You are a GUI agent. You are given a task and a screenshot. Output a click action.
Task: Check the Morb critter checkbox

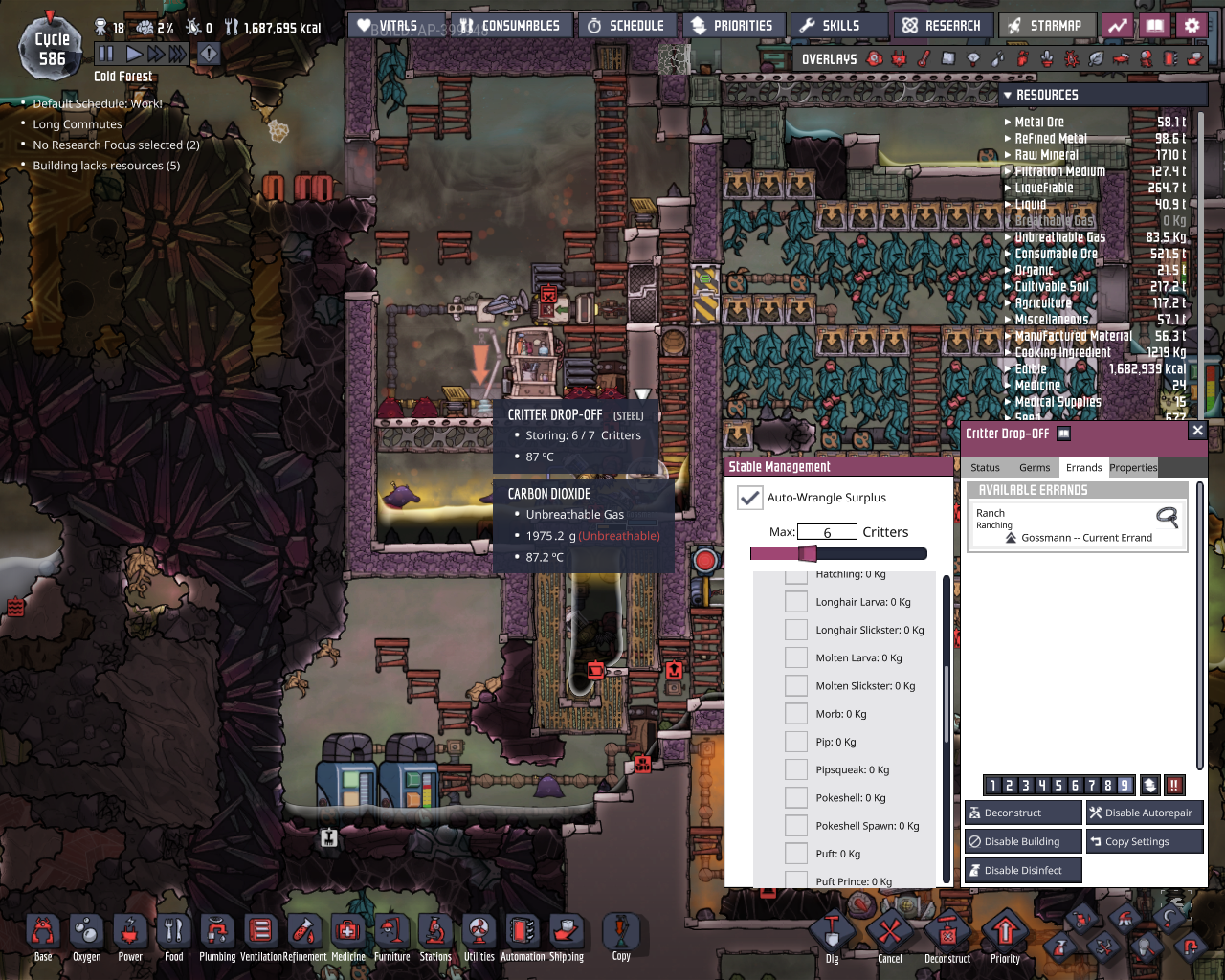[795, 713]
